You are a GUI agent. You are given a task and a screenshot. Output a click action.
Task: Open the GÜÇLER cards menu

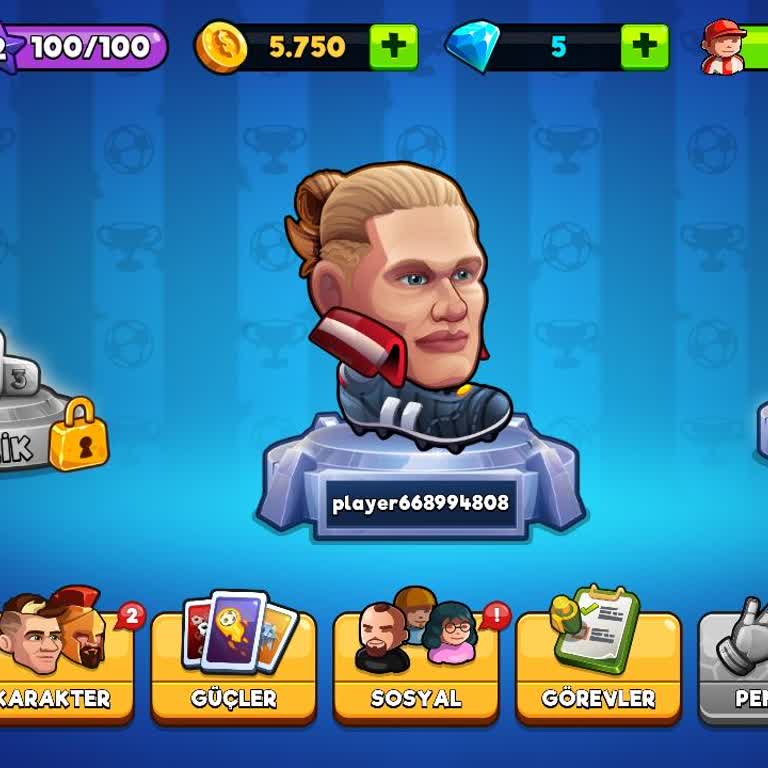pos(233,665)
